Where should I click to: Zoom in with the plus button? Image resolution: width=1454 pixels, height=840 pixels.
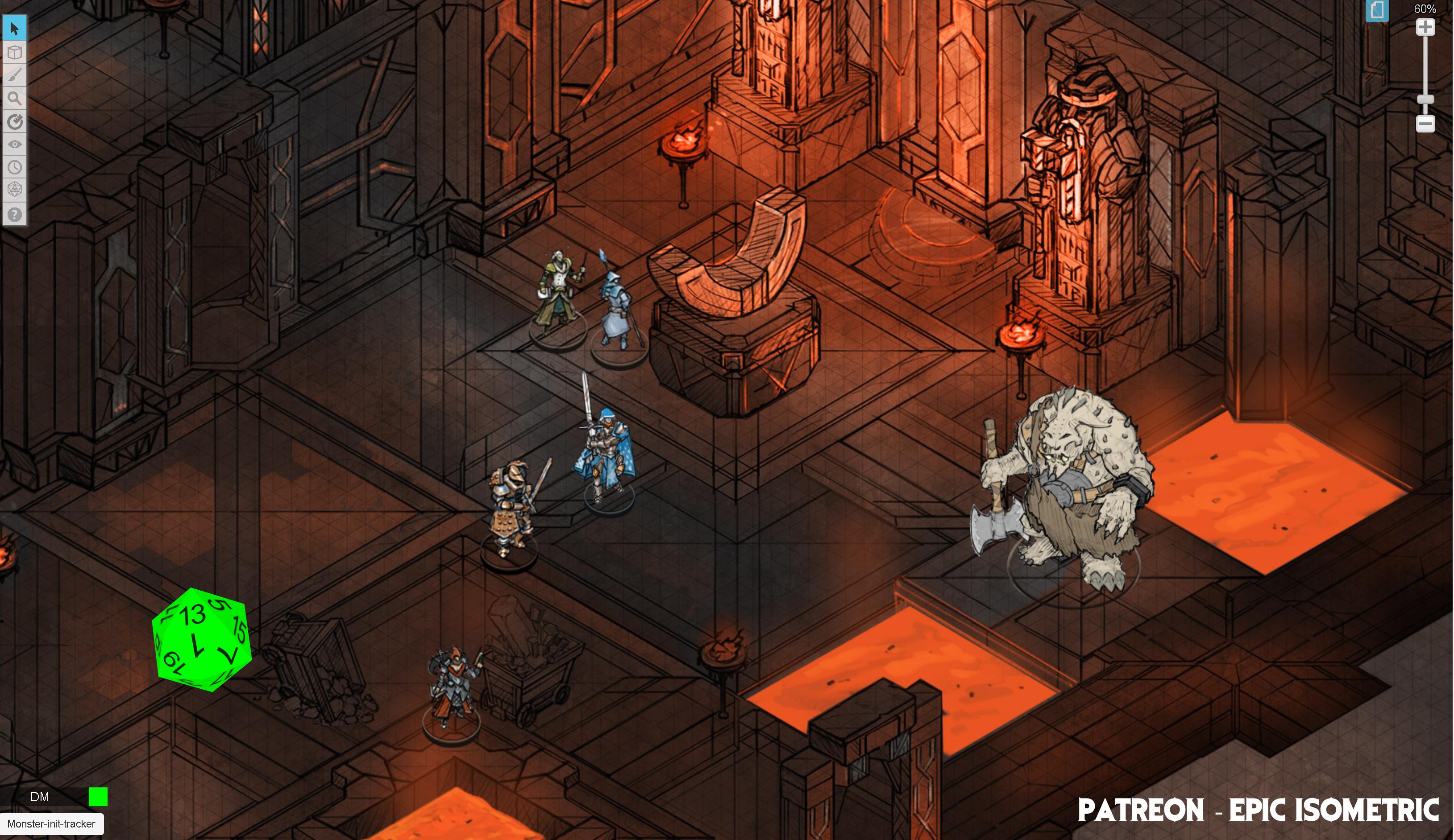1425,26
